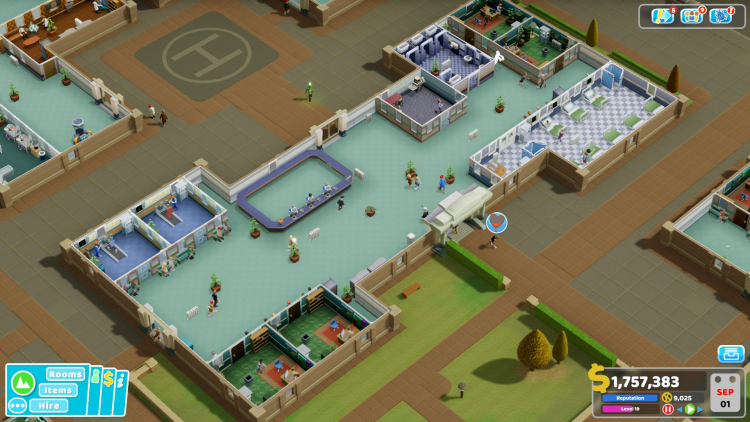Open the Items menu
750x422 pixels.
point(59,390)
